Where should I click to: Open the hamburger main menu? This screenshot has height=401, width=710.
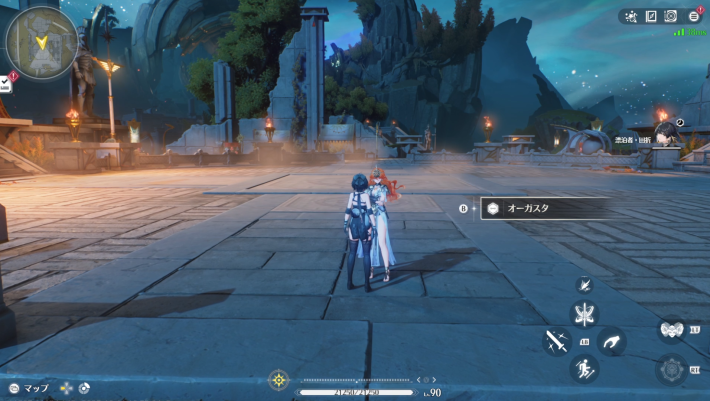pos(693,16)
